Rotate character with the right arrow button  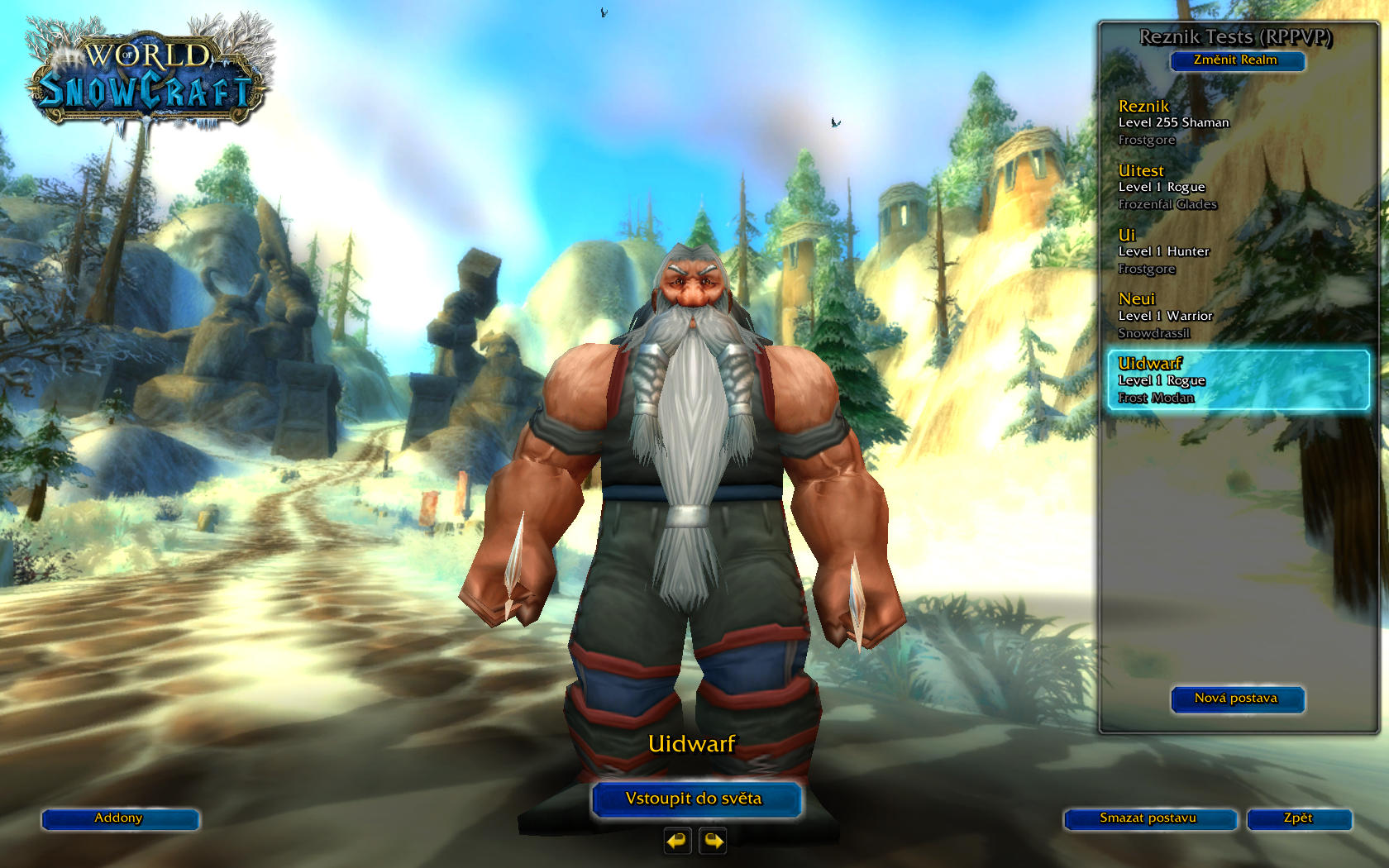coord(713,841)
